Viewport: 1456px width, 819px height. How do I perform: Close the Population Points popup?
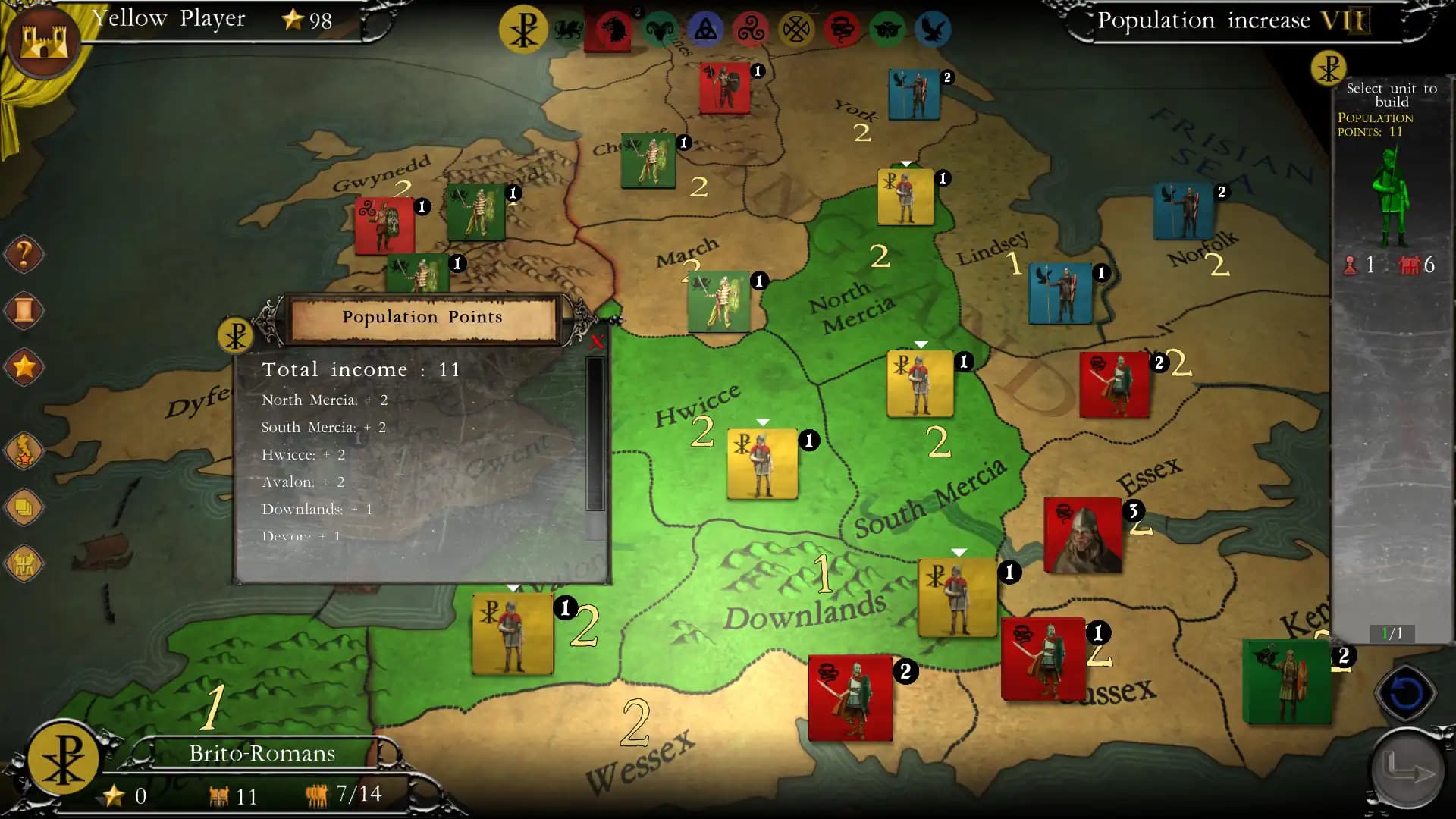[597, 343]
